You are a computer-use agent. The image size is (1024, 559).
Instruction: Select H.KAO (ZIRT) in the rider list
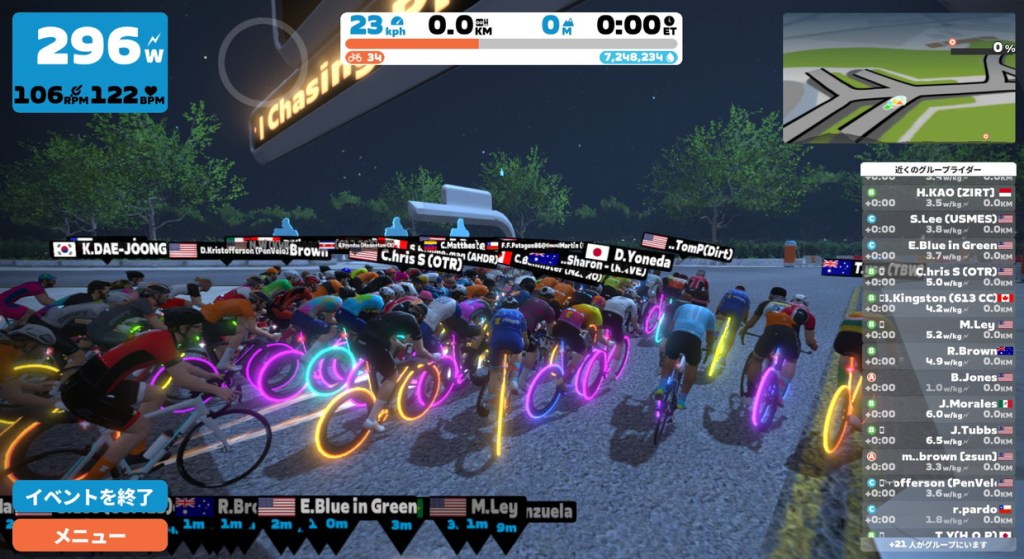(x=938, y=197)
